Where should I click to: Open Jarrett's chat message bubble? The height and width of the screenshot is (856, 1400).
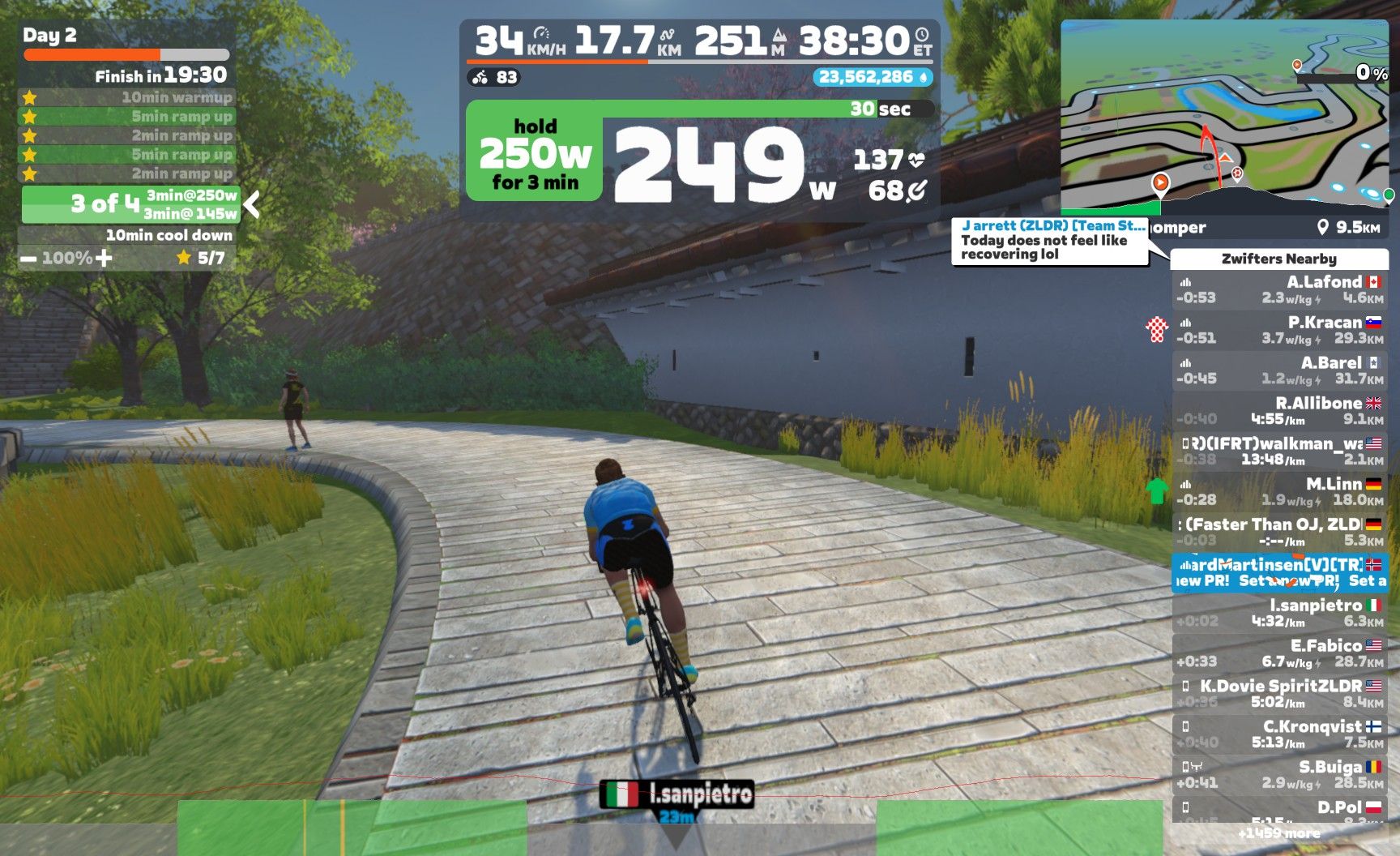[x=1050, y=241]
